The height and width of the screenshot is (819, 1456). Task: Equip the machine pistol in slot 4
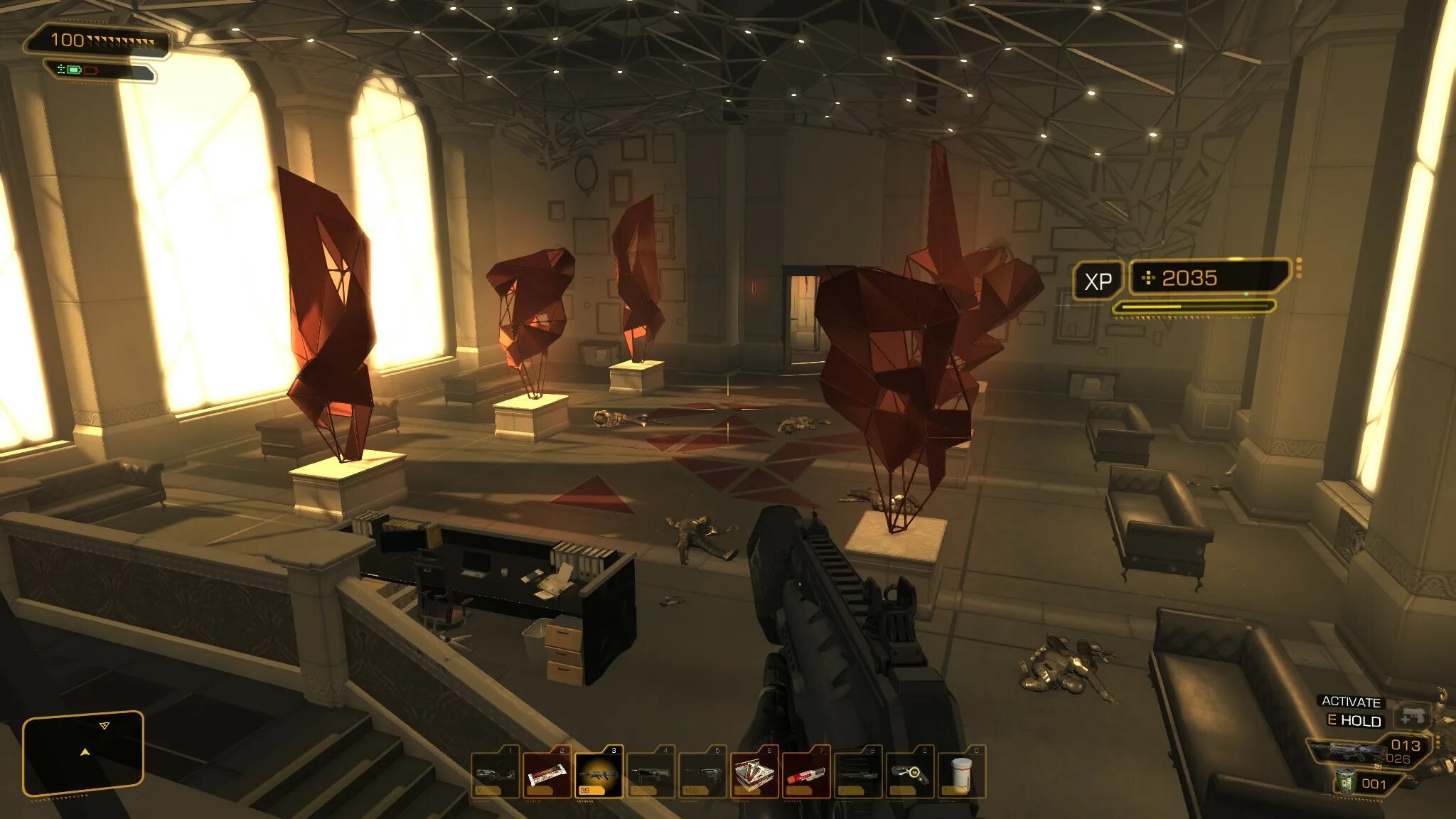coord(651,773)
